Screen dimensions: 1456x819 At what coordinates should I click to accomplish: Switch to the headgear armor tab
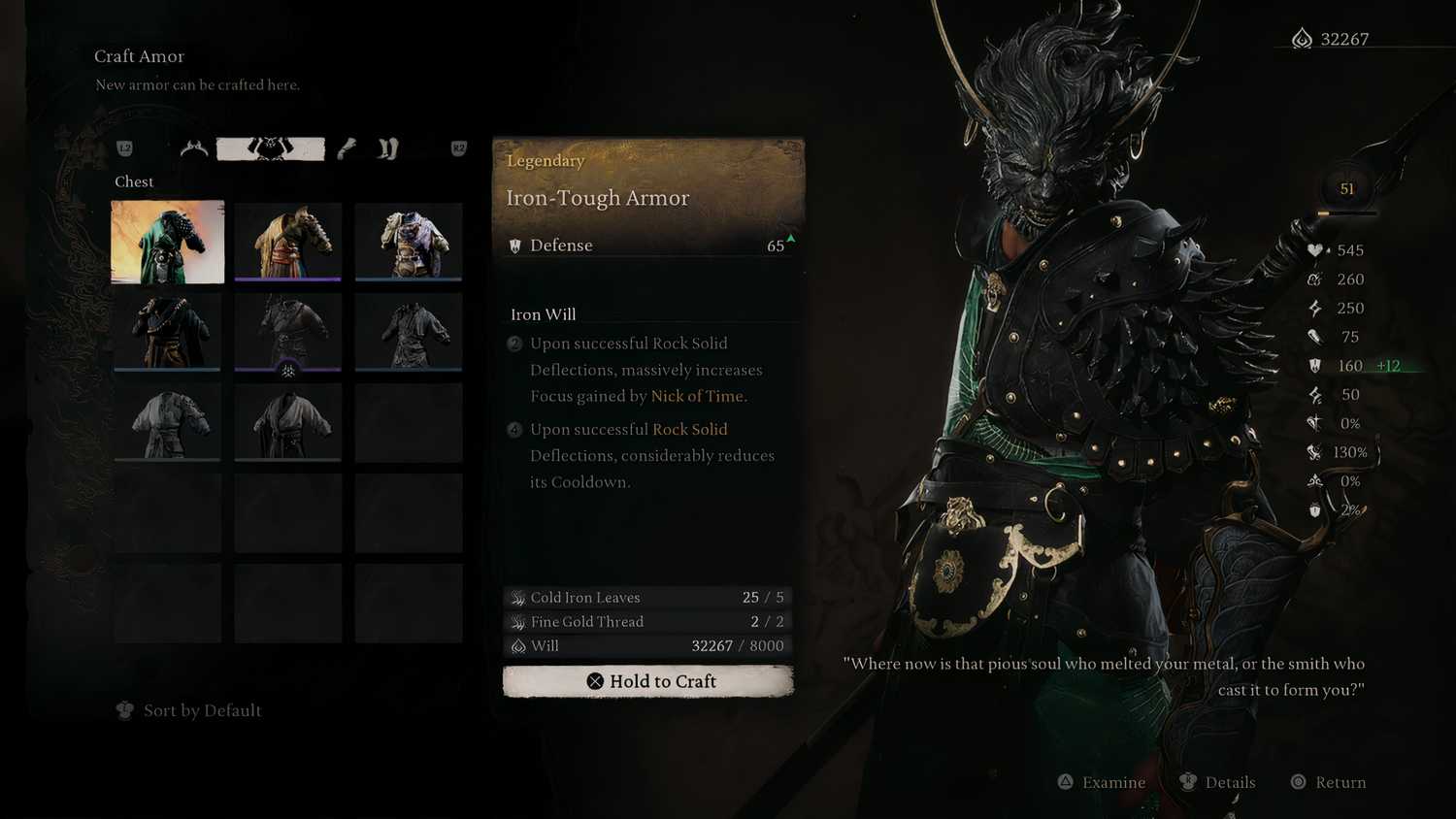194,148
